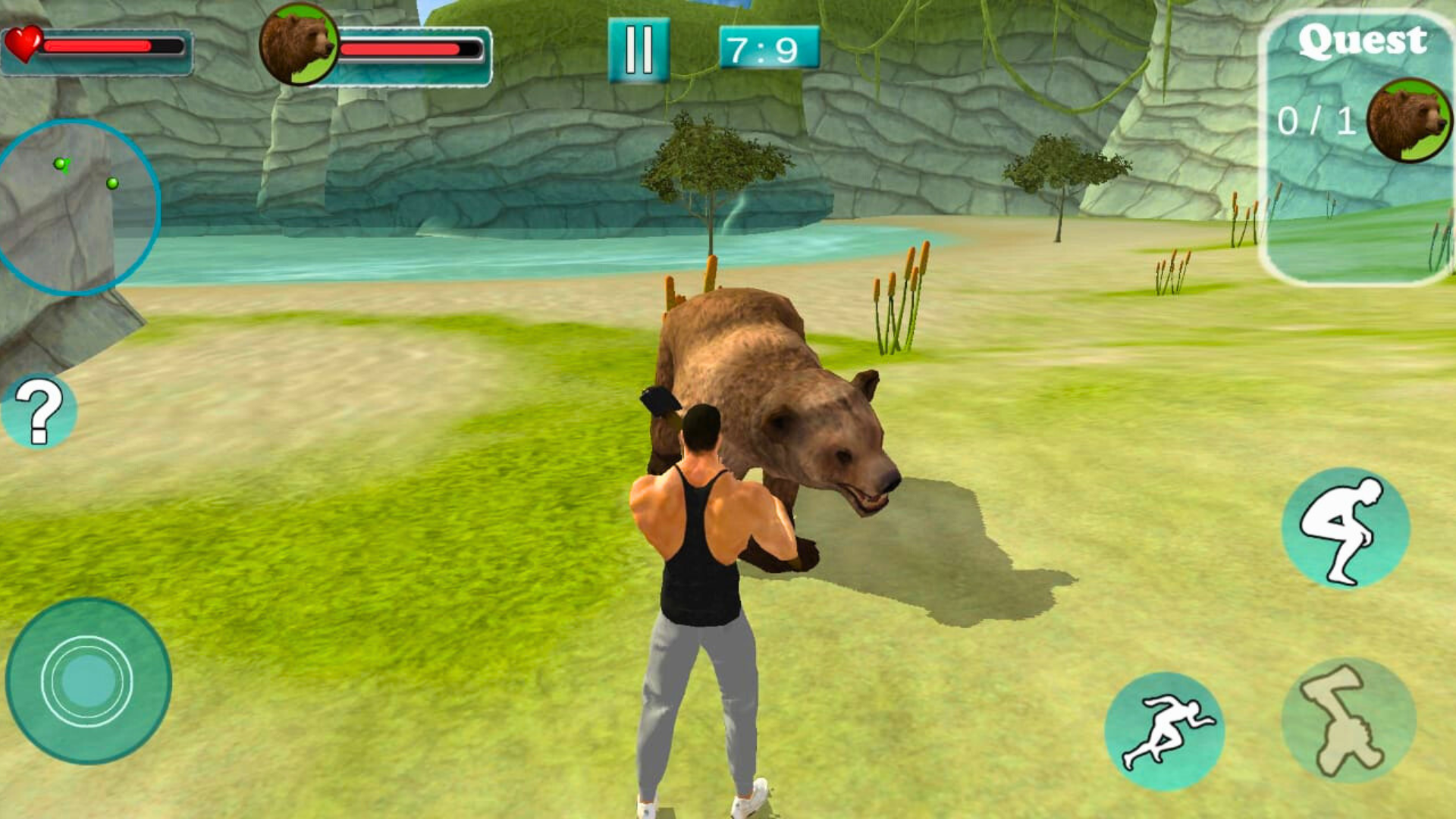Open the question mark help button

click(39, 411)
